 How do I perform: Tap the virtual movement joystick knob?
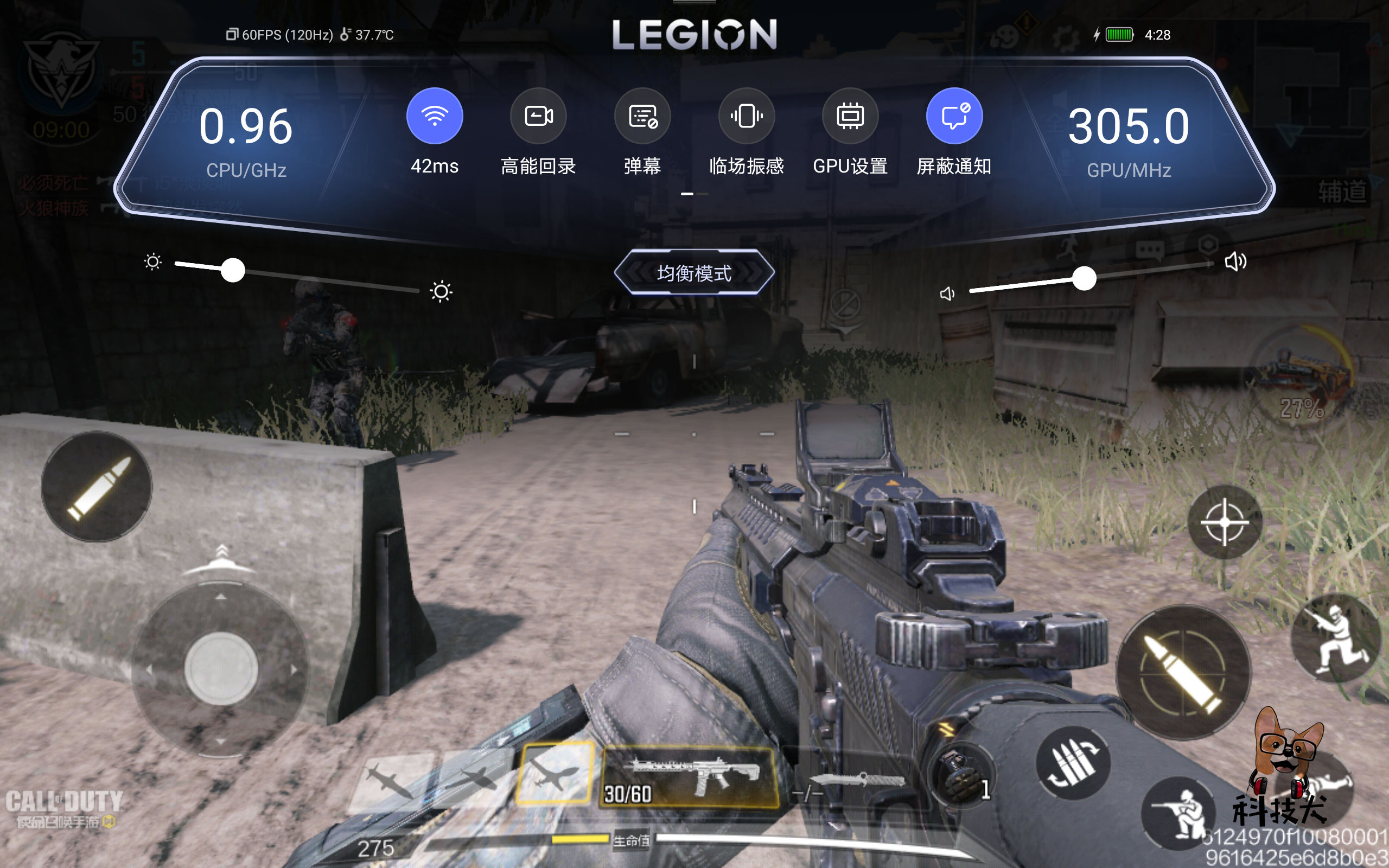(221, 669)
